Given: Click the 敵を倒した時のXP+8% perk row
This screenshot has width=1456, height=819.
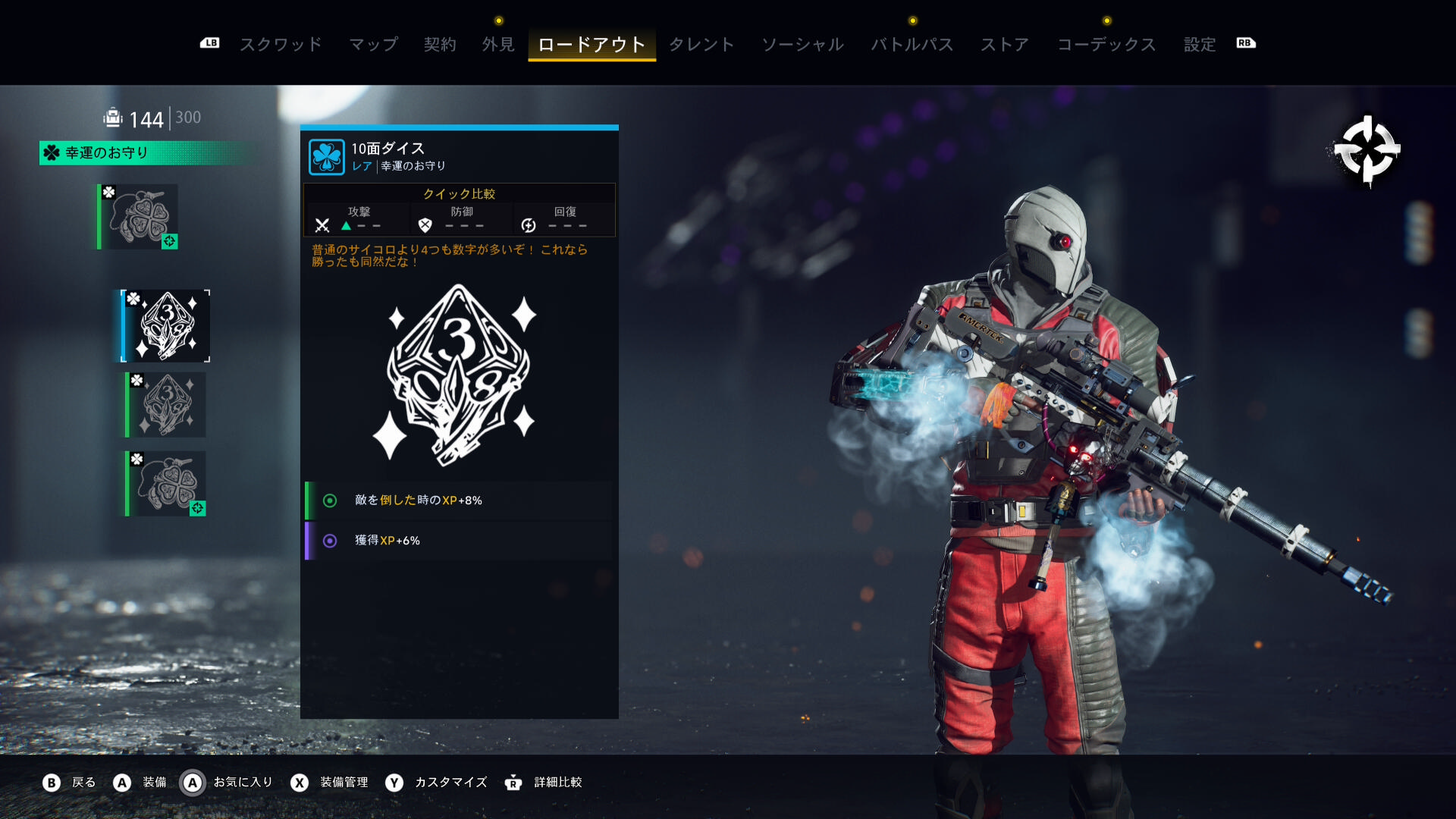Looking at the screenshot, I should pos(460,500).
